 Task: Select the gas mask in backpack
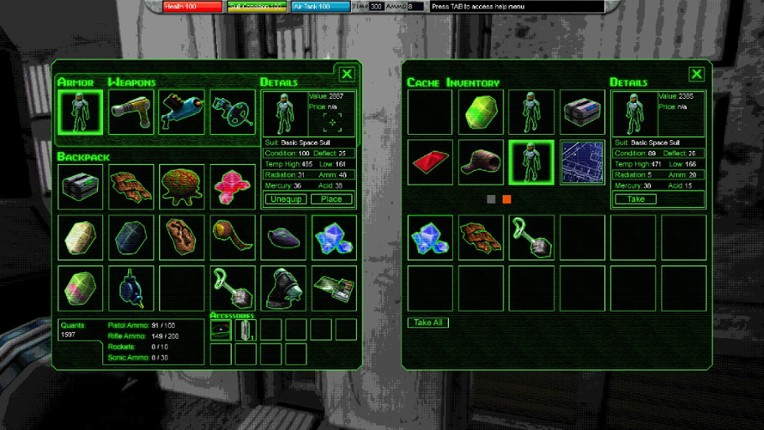pos(282,287)
